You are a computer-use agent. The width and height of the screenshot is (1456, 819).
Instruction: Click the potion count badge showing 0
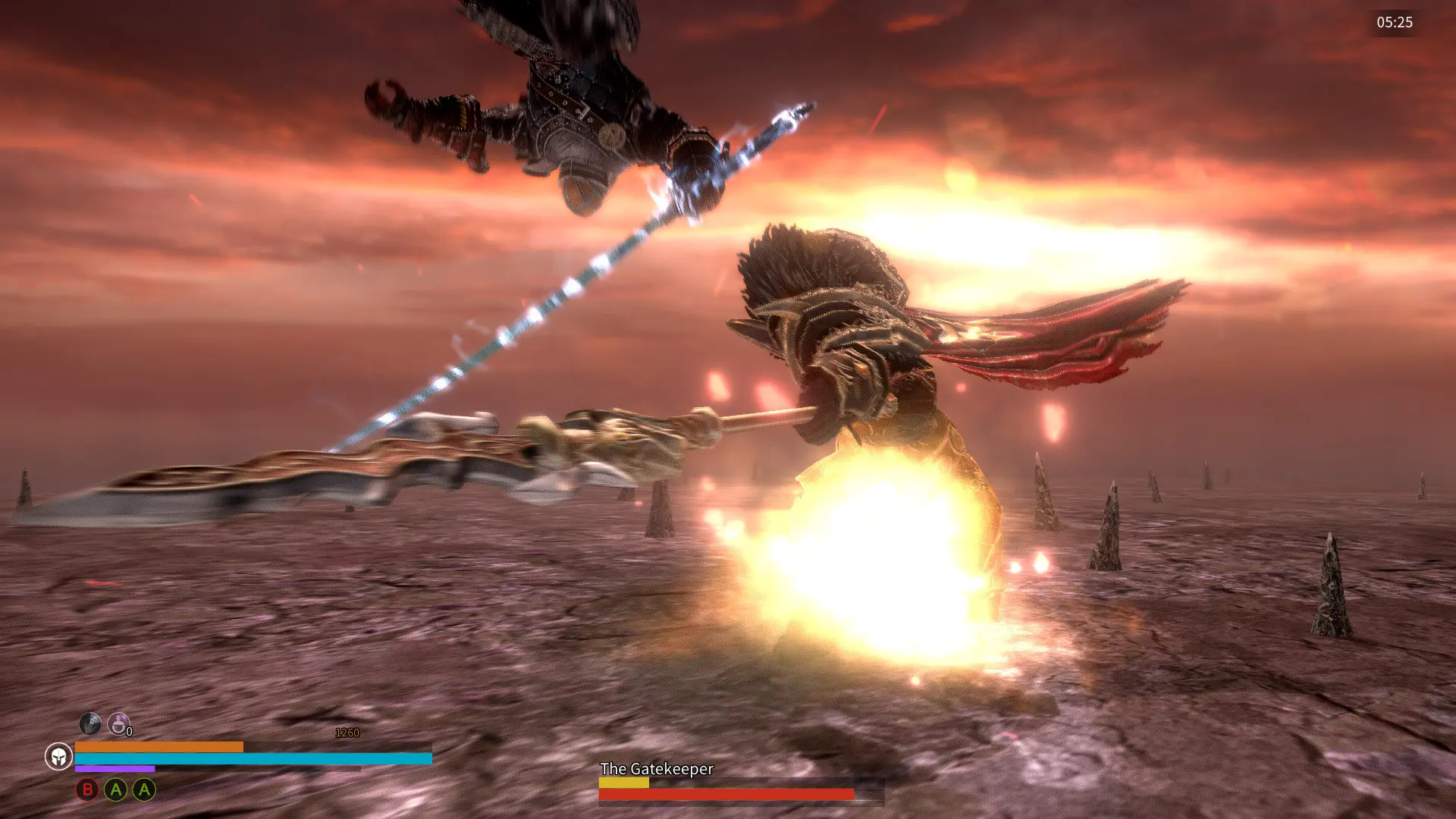tap(129, 730)
